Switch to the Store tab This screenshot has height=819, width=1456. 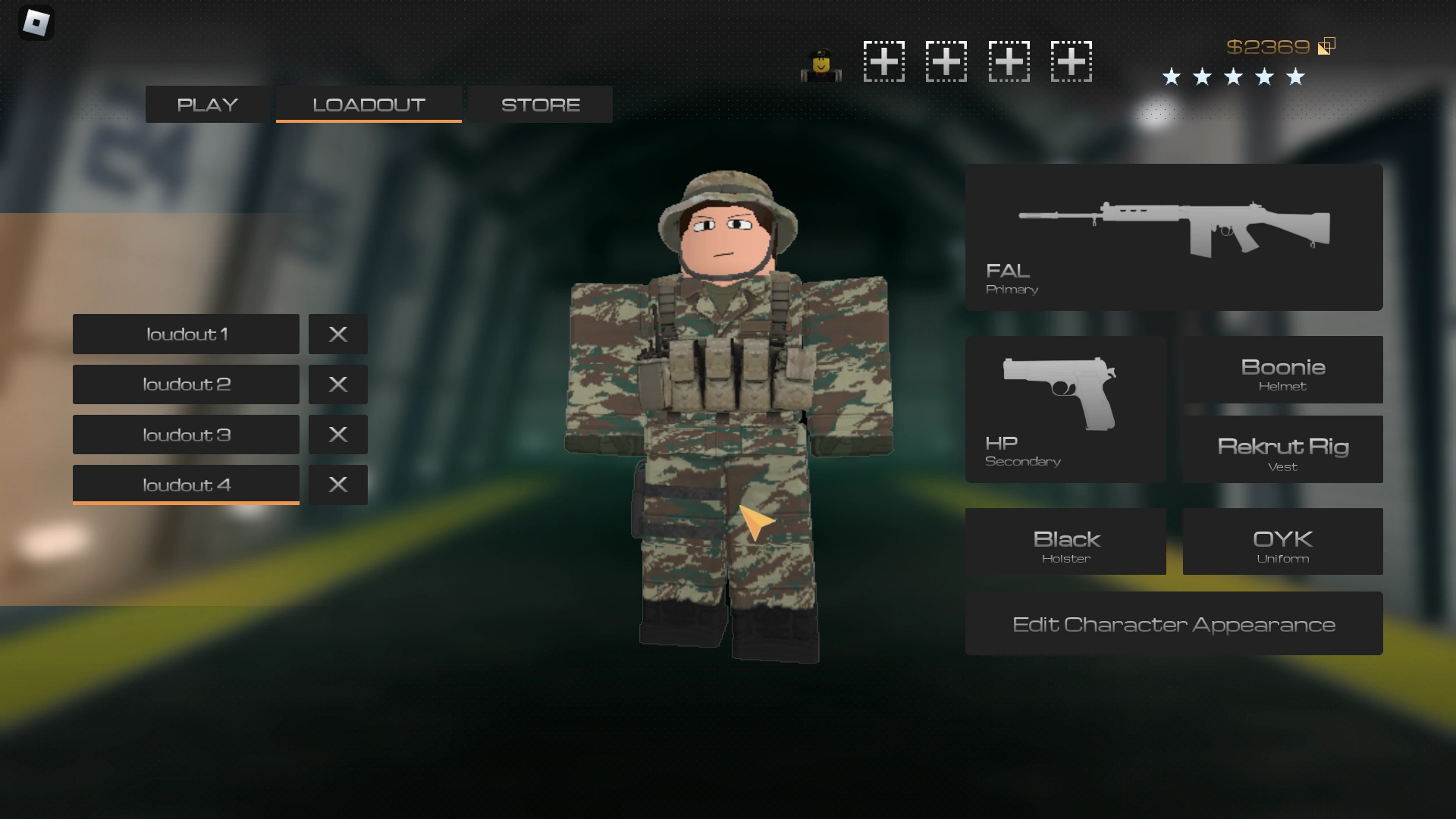(x=539, y=104)
